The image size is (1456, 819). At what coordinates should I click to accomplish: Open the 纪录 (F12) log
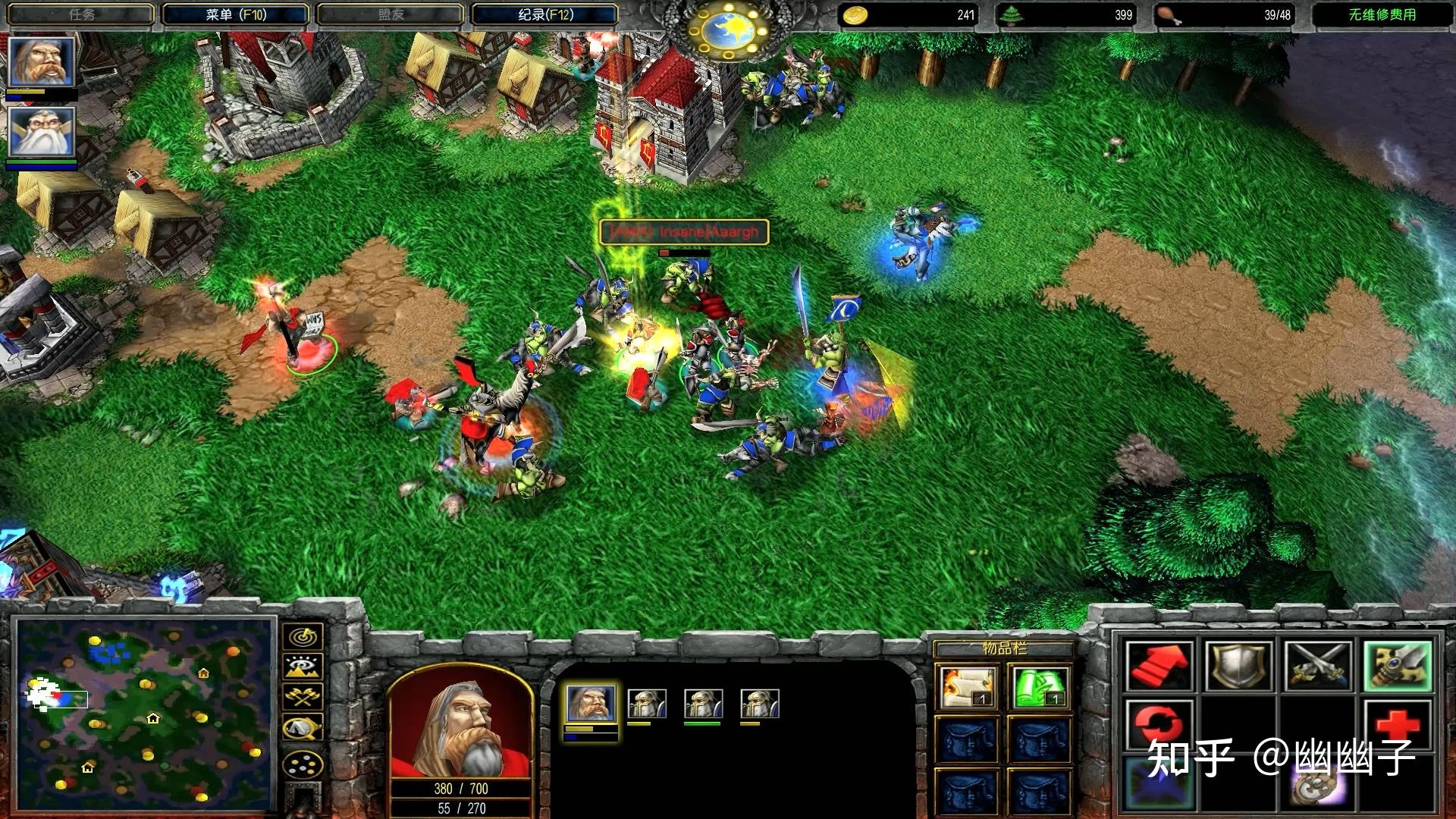tap(545, 14)
